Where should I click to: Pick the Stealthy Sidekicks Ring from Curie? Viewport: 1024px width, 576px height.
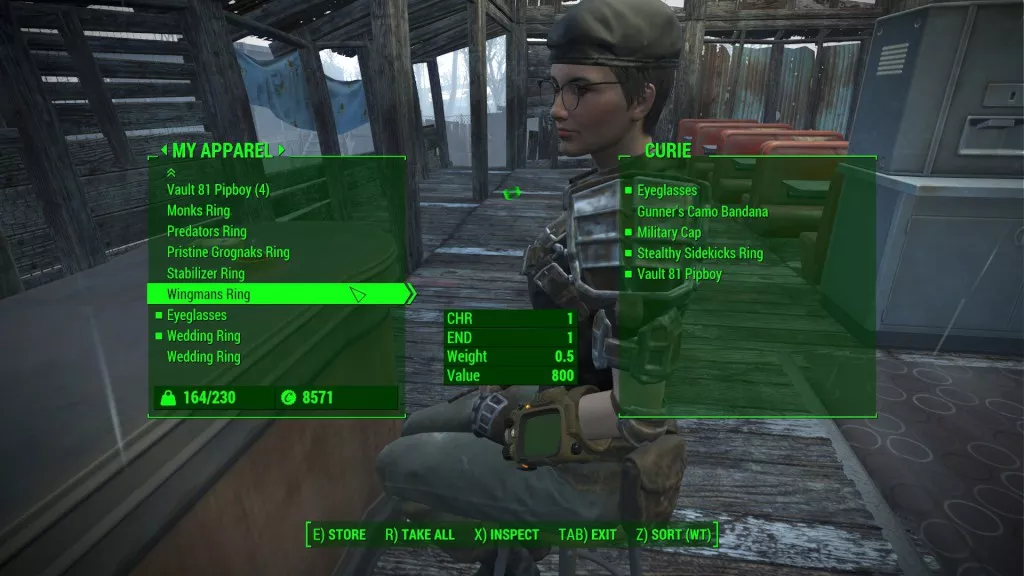click(x=699, y=253)
